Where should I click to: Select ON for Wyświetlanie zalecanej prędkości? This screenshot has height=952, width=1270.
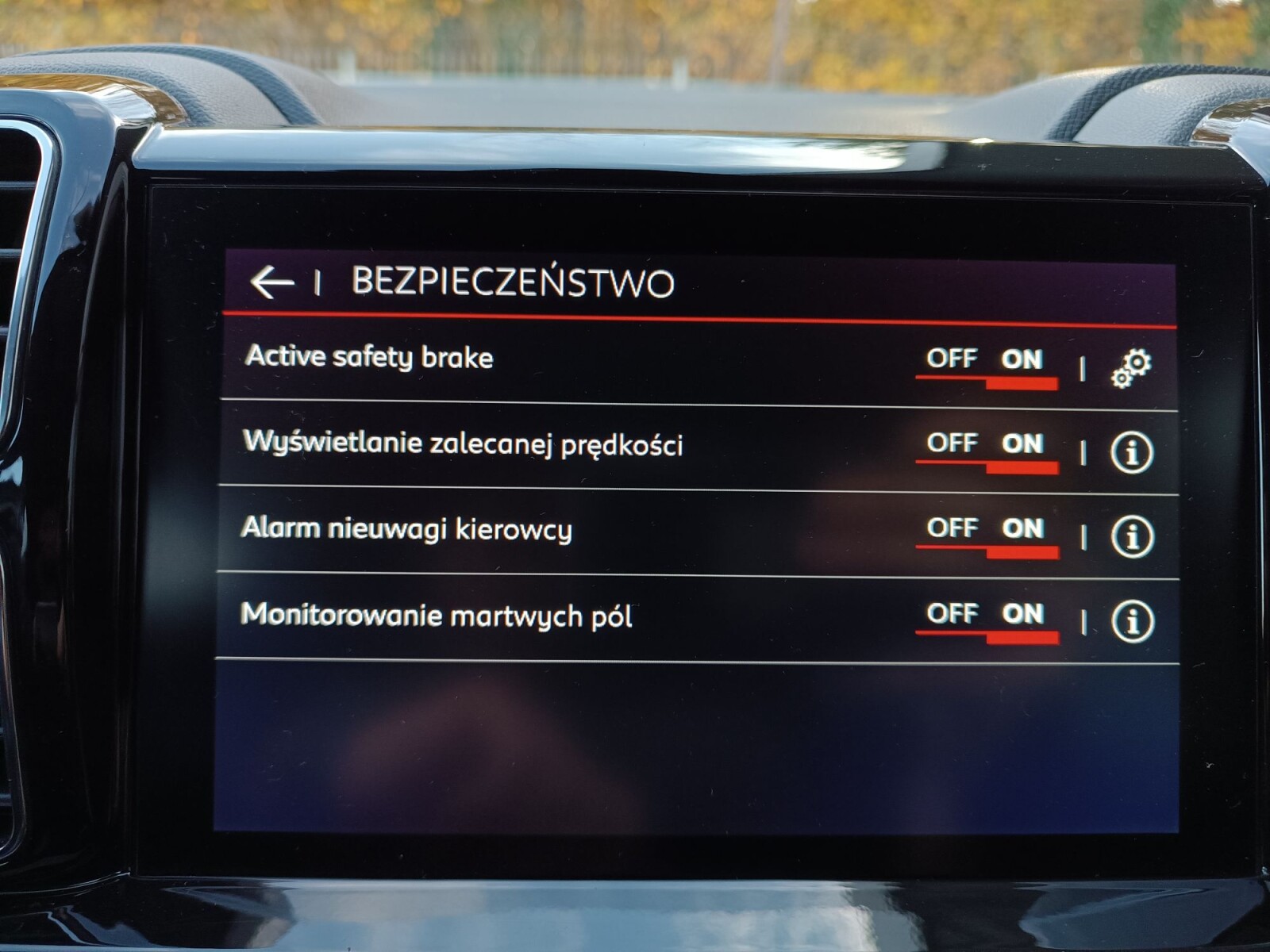tap(1022, 444)
